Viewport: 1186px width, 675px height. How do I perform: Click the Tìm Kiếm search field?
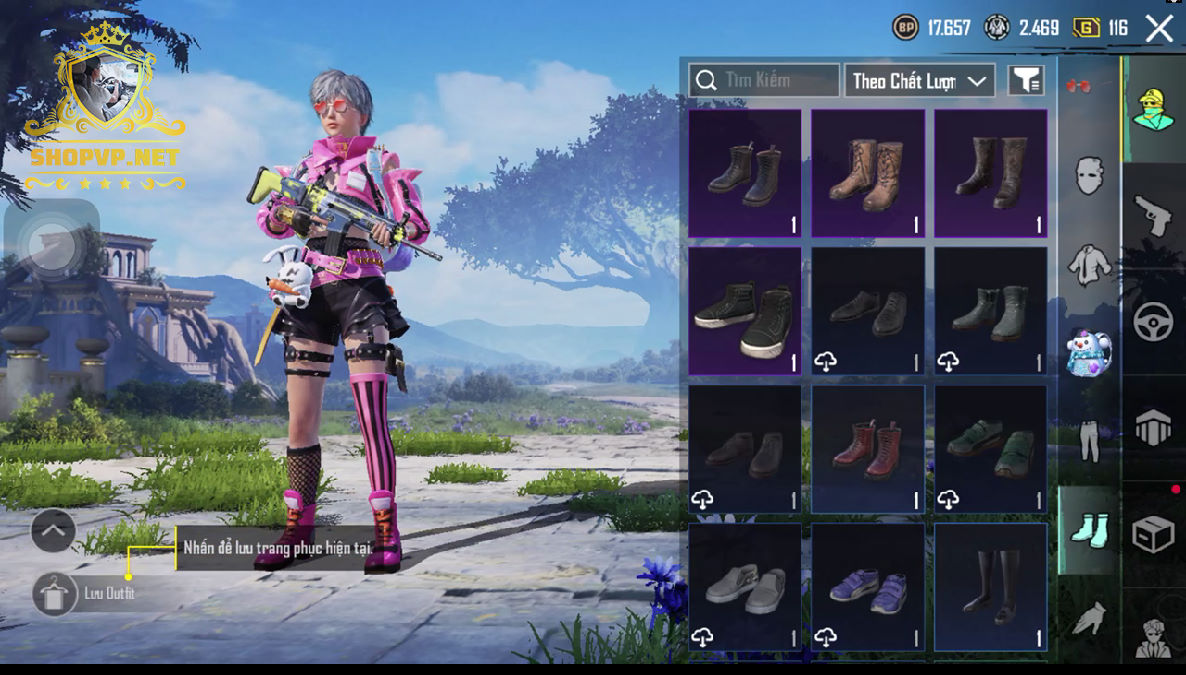click(x=764, y=80)
